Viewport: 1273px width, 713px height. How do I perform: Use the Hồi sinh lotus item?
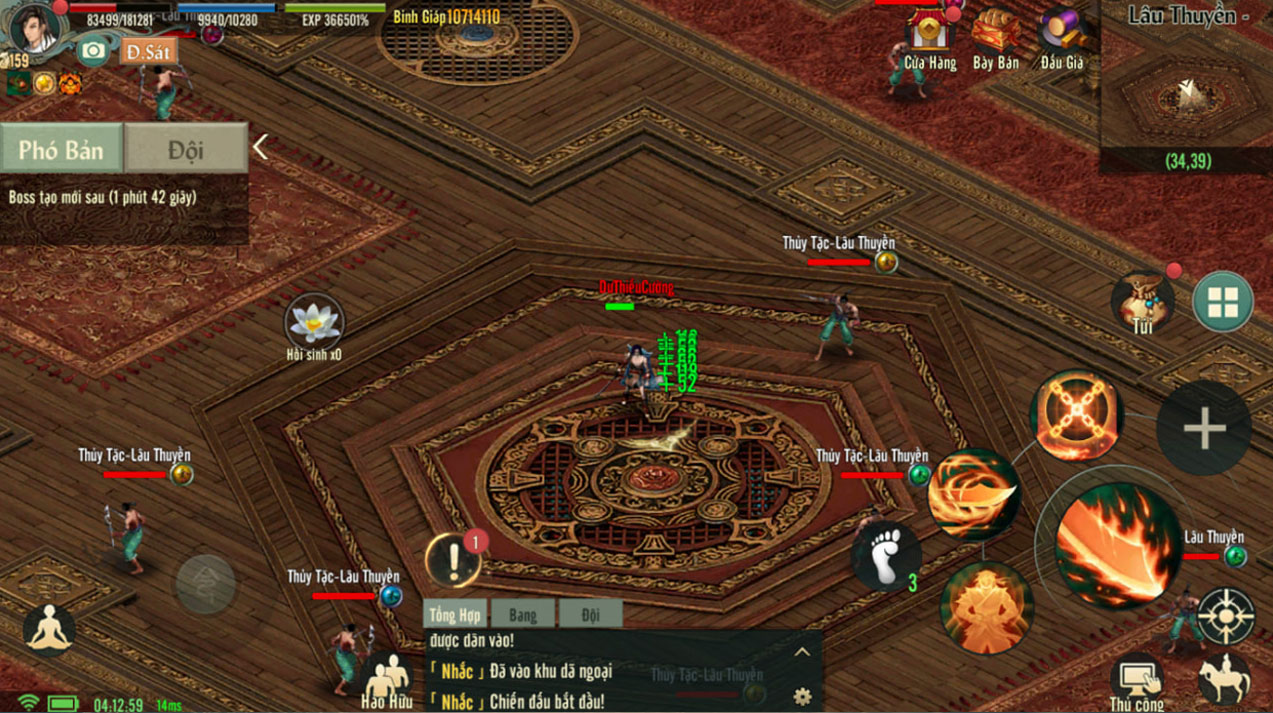click(314, 324)
